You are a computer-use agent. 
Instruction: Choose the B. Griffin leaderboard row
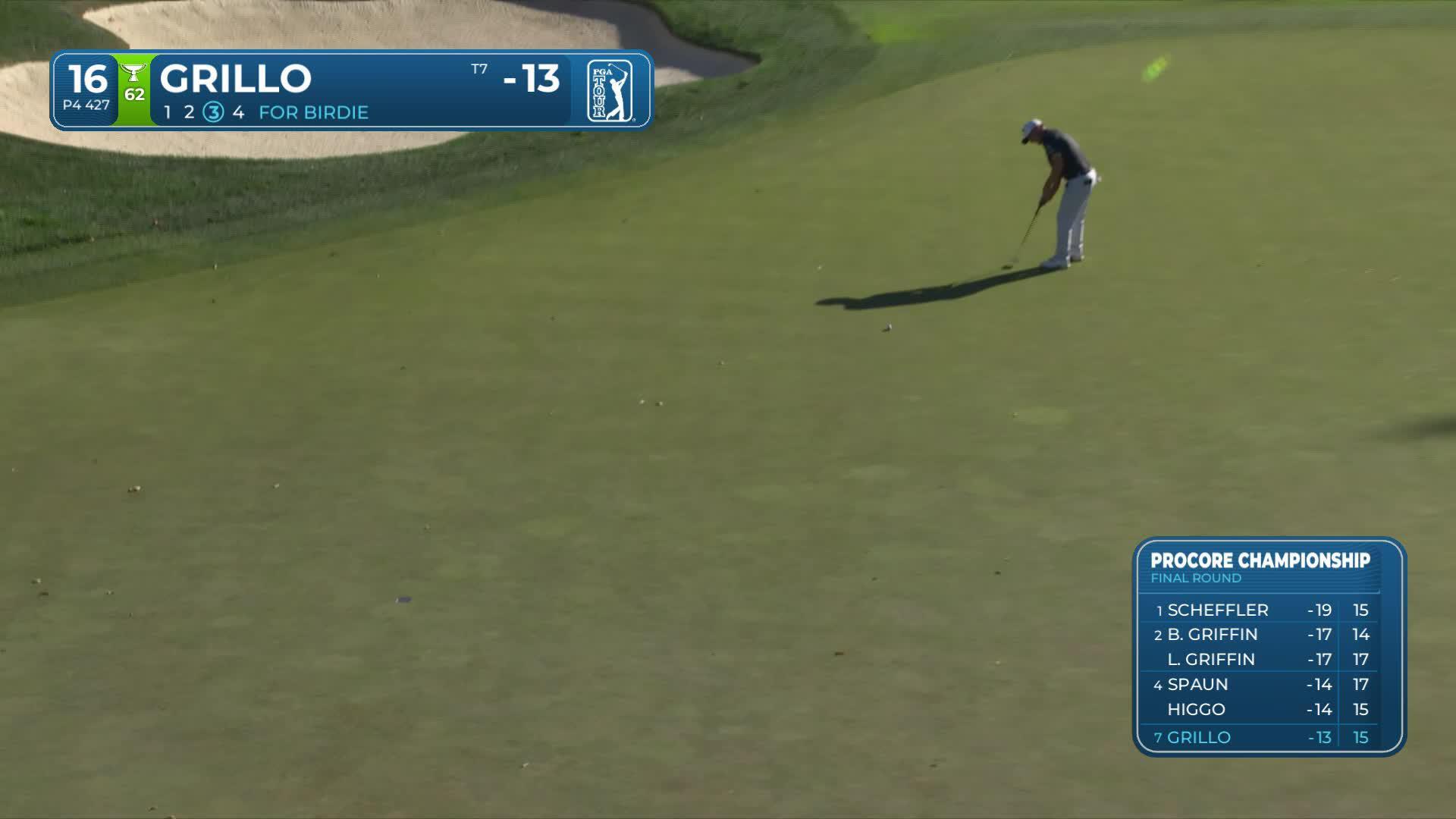(x=1259, y=634)
